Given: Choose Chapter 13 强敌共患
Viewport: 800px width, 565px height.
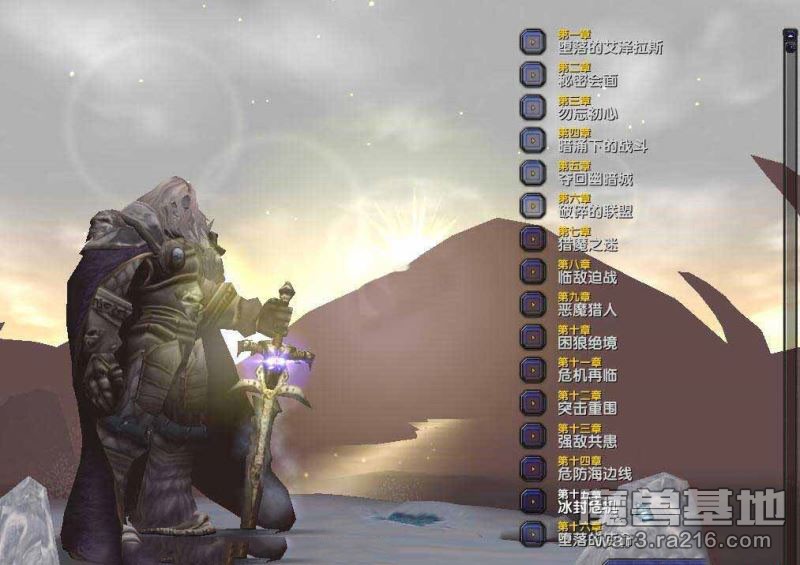Looking at the screenshot, I should coord(534,435).
